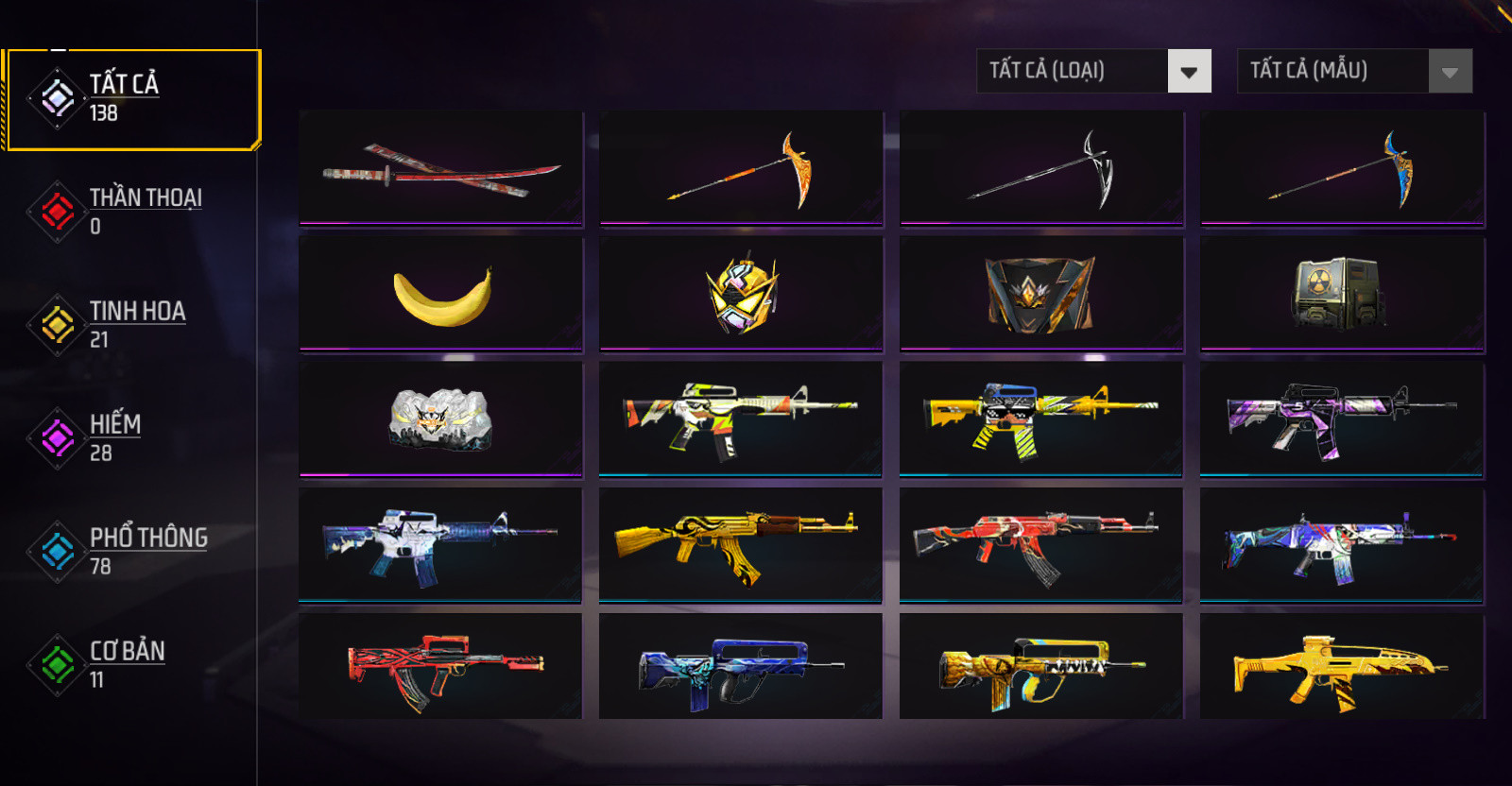Select the golden AK rifle skin

(741, 545)
